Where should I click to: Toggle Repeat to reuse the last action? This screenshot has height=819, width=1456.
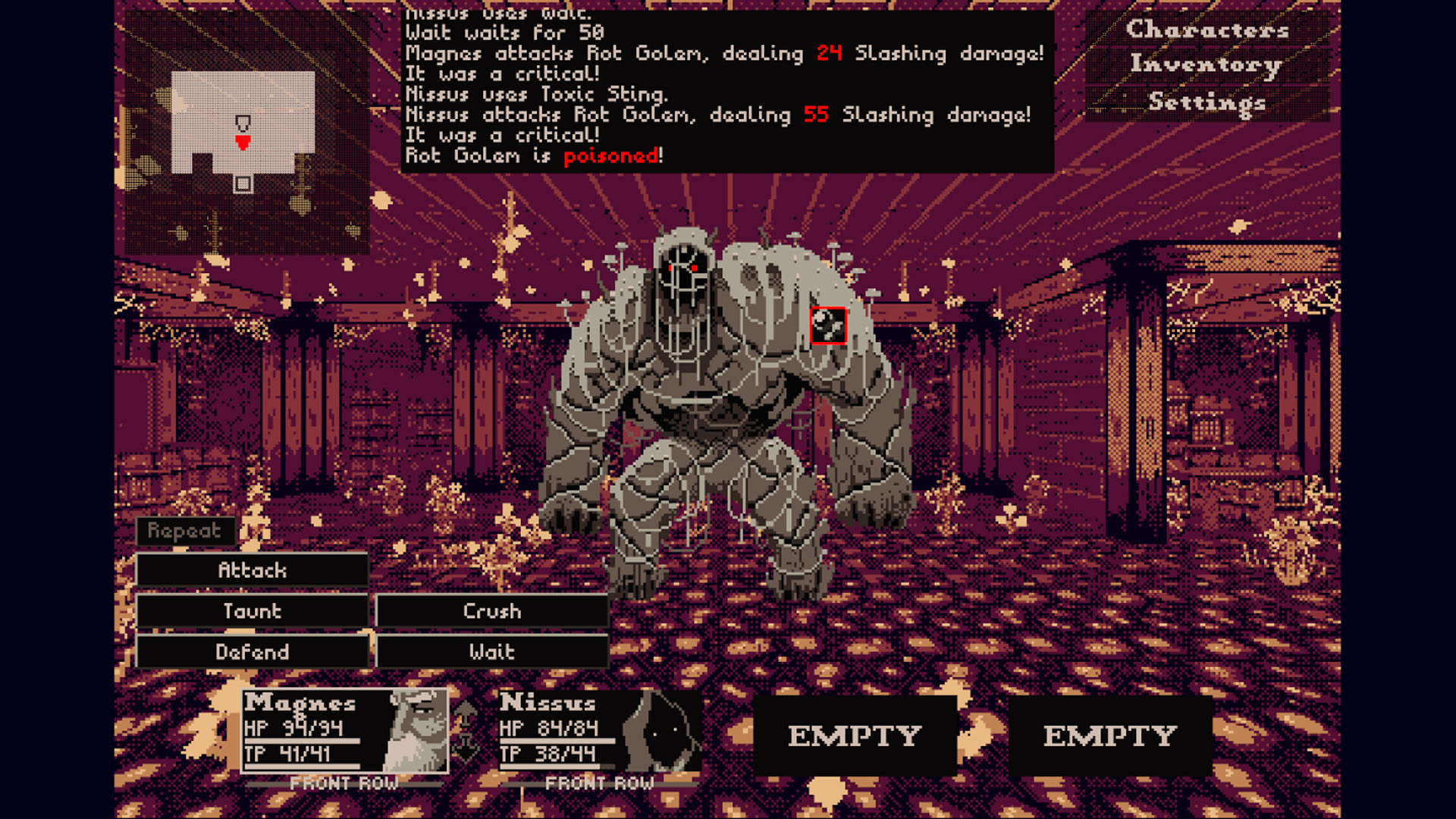click(x=184, y=532)
